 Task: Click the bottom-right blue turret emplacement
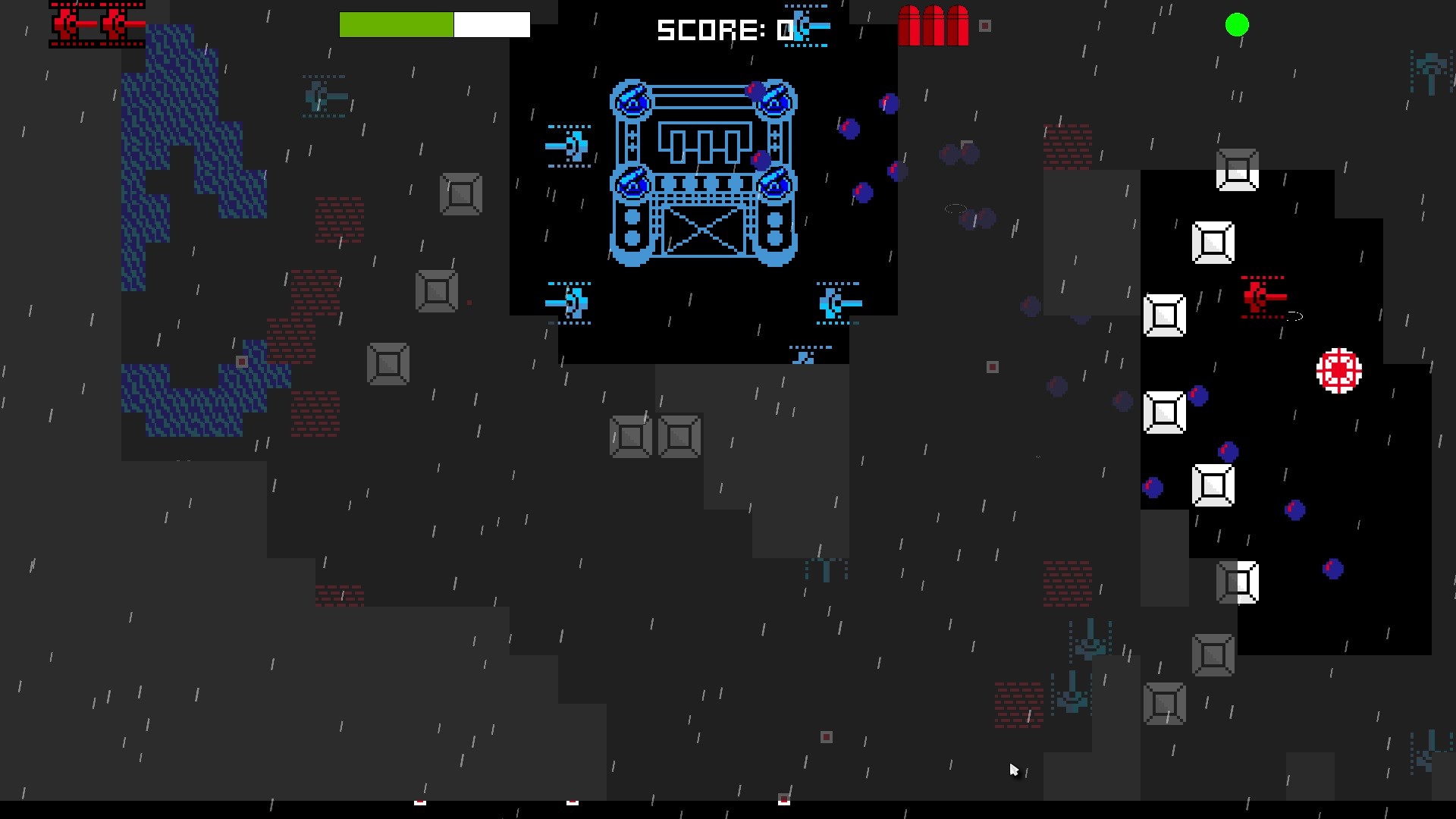click(839, 302)
